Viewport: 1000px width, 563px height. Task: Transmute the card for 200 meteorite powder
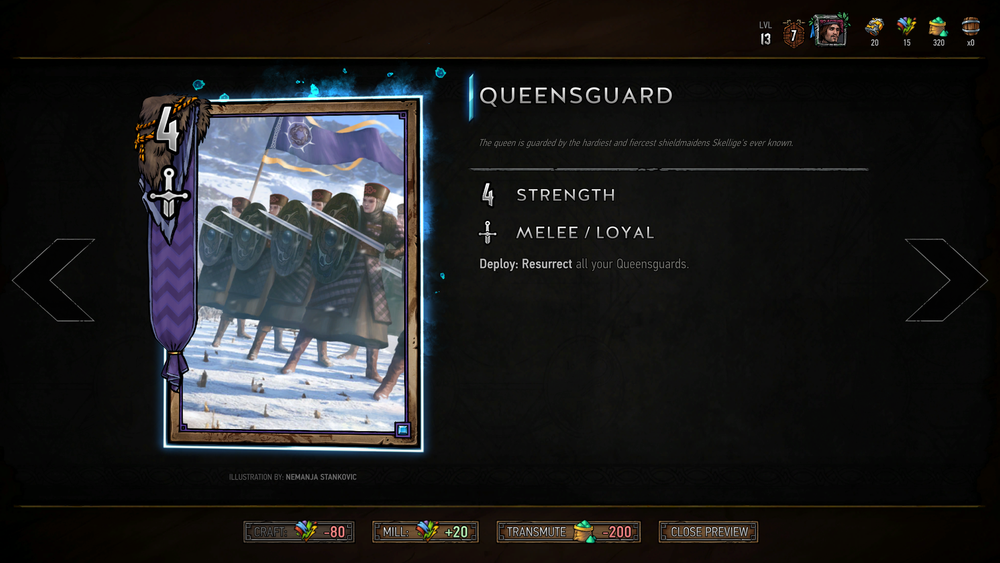[x=568, y=532]
